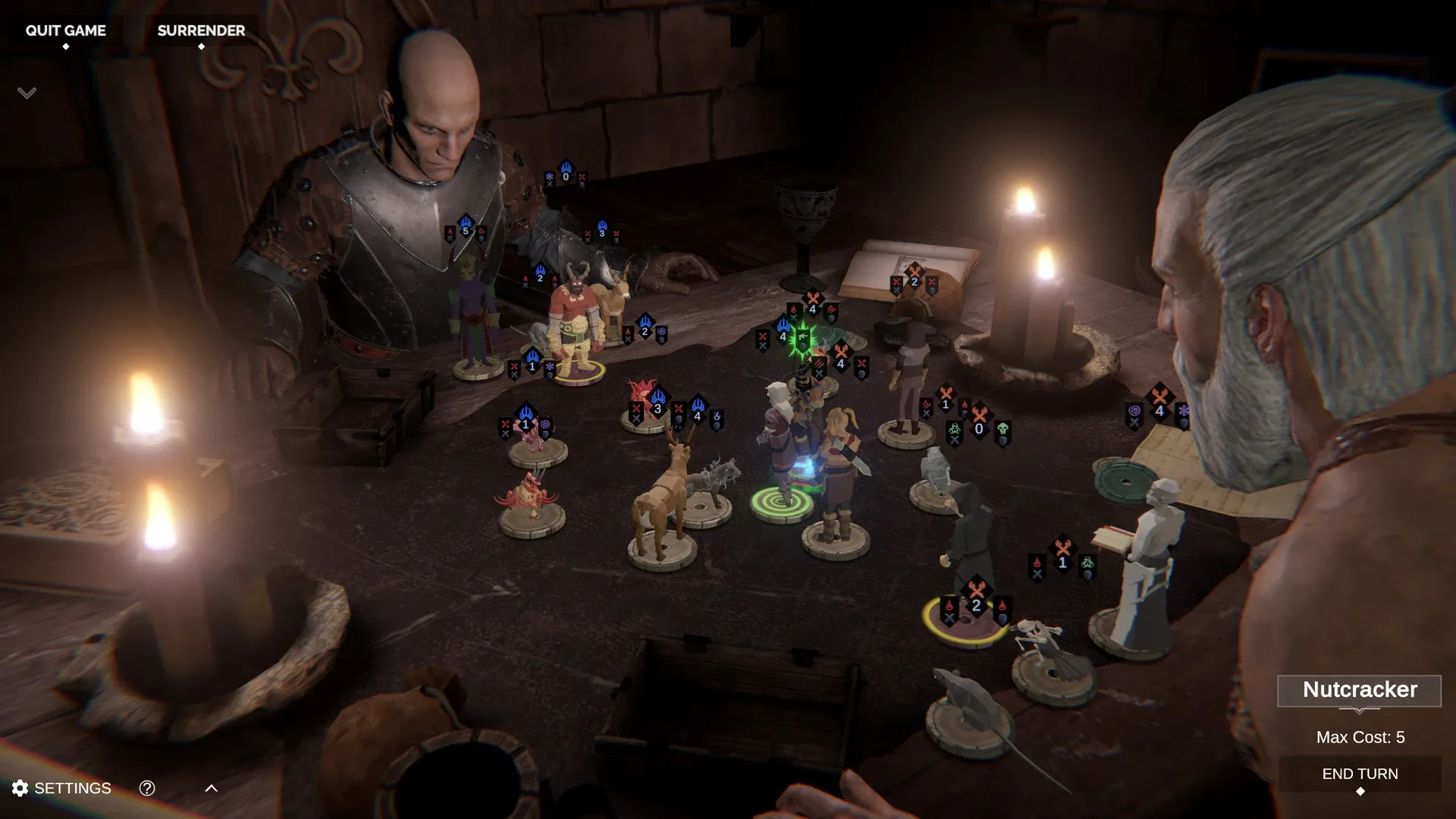Open the Settings menu
The image size is (1456, 819).
[x=62, y=788]
